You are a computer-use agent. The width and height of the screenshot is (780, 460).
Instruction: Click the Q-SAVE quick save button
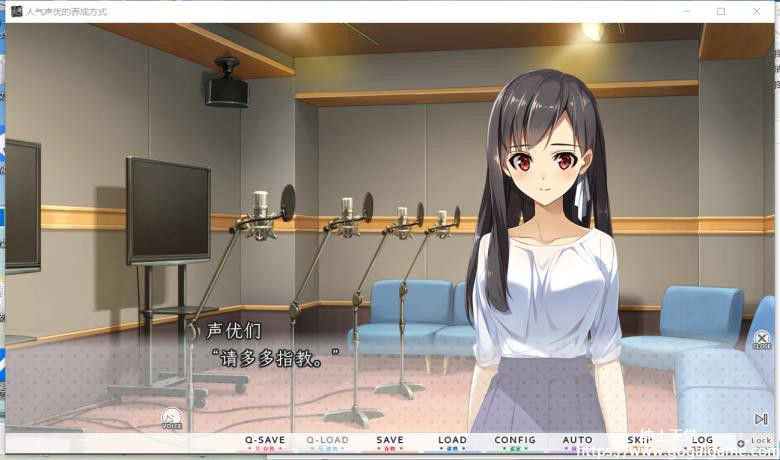pos(265,441)
